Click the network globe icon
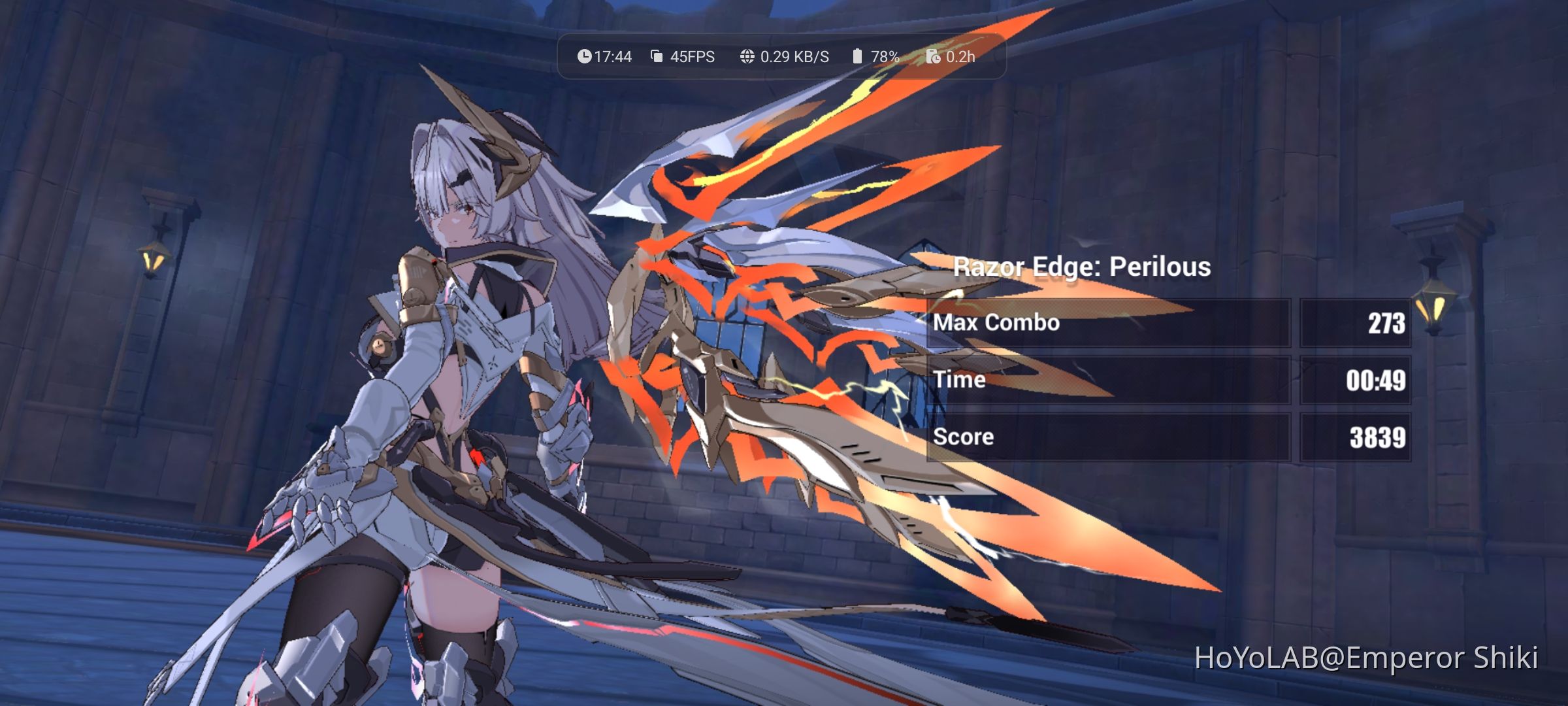This screenshot has height=706, width=1568. pyautogui.click(x=745, y=57)
